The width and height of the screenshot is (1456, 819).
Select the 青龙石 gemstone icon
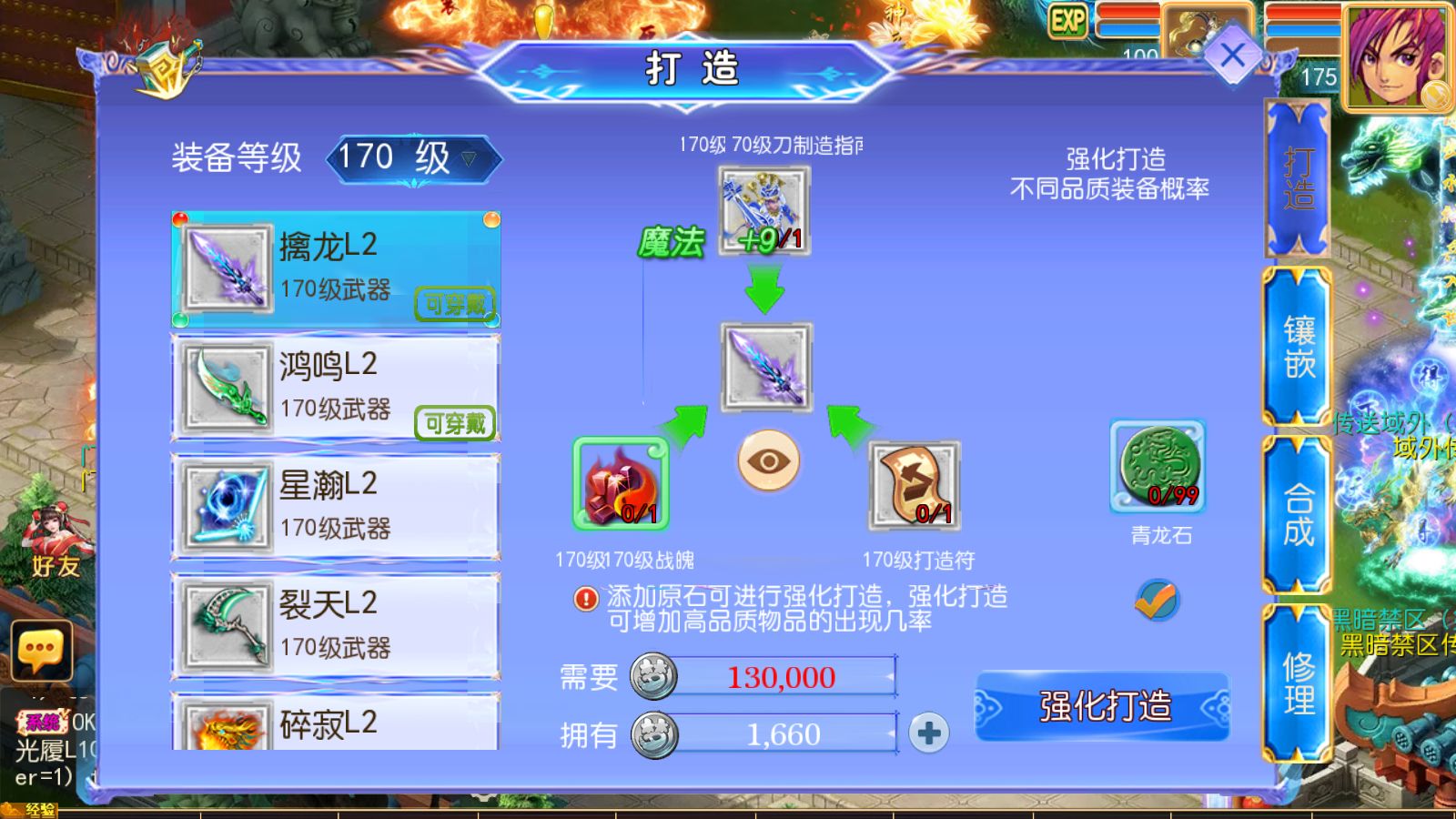click(1158, 467)
